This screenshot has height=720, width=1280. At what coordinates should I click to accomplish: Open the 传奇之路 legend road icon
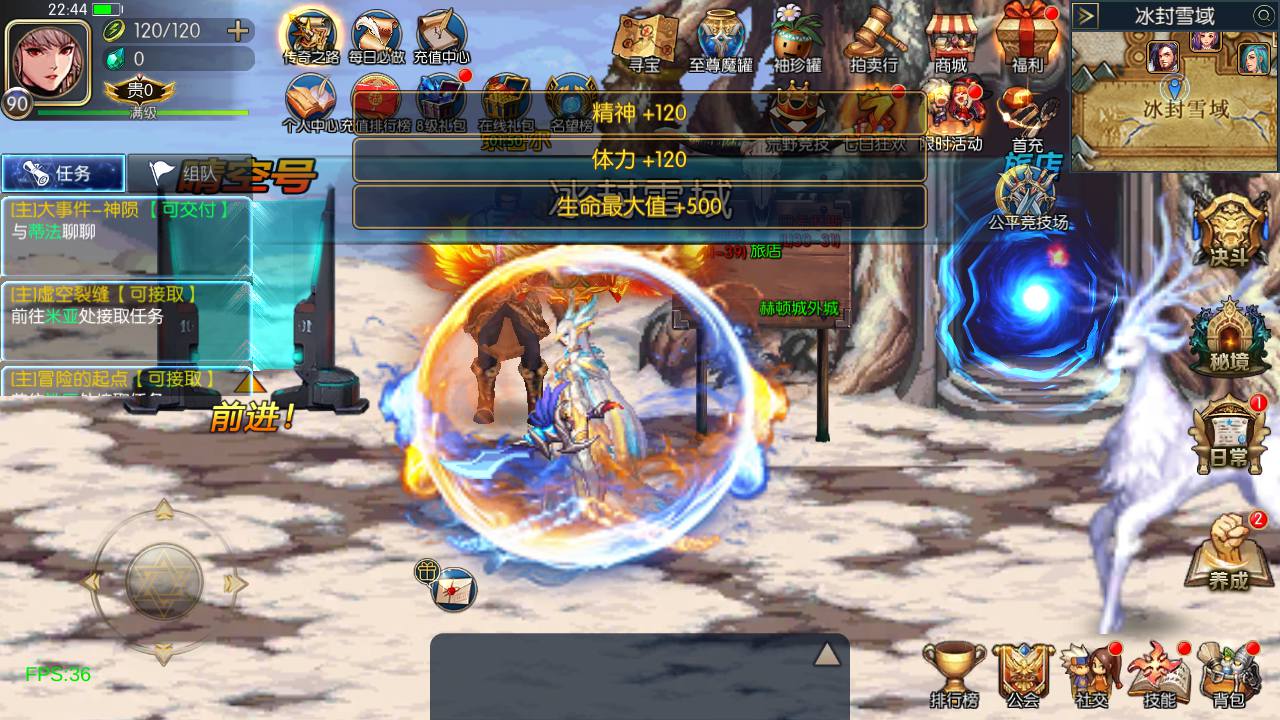tap(310, 38)
